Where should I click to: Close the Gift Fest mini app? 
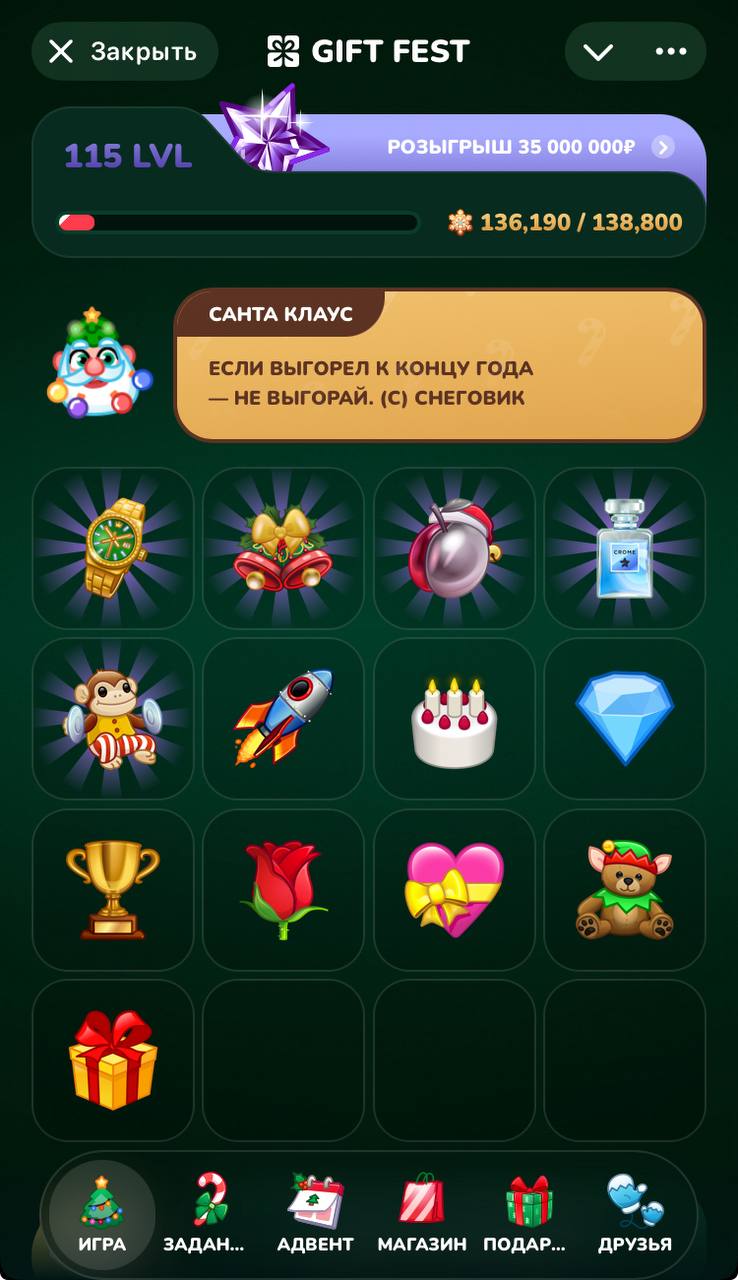pyautogui.click(x=124, y=52)
